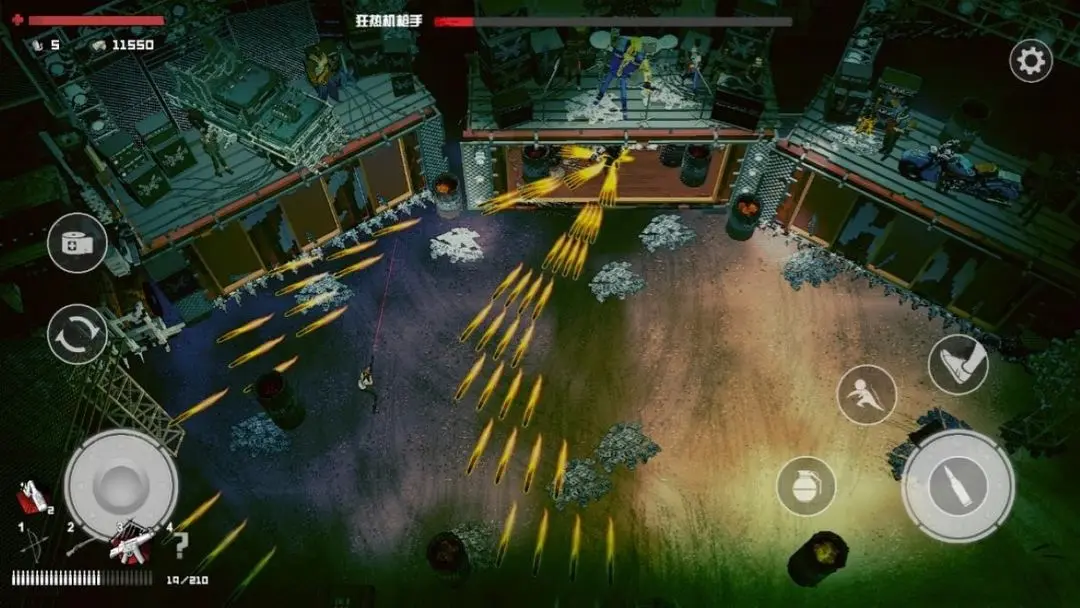Screen dimensions: 1080x608
Task: Switch to the rifle in slot 2
Action: 82,544
